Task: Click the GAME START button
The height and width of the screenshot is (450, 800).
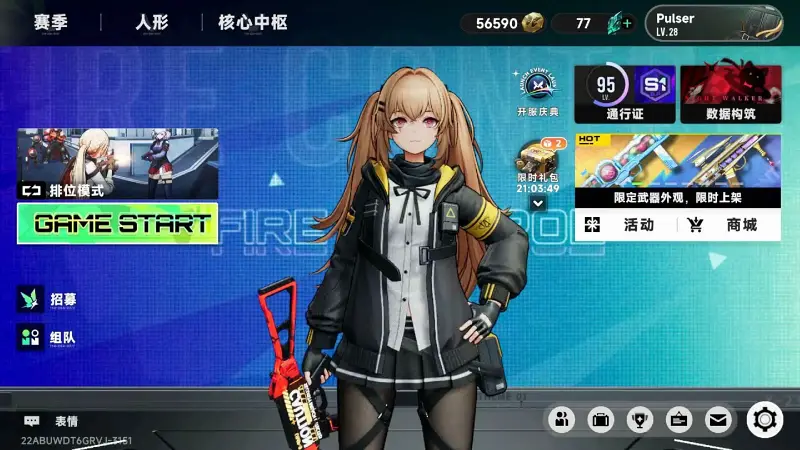Action: (x=117, y=224)
